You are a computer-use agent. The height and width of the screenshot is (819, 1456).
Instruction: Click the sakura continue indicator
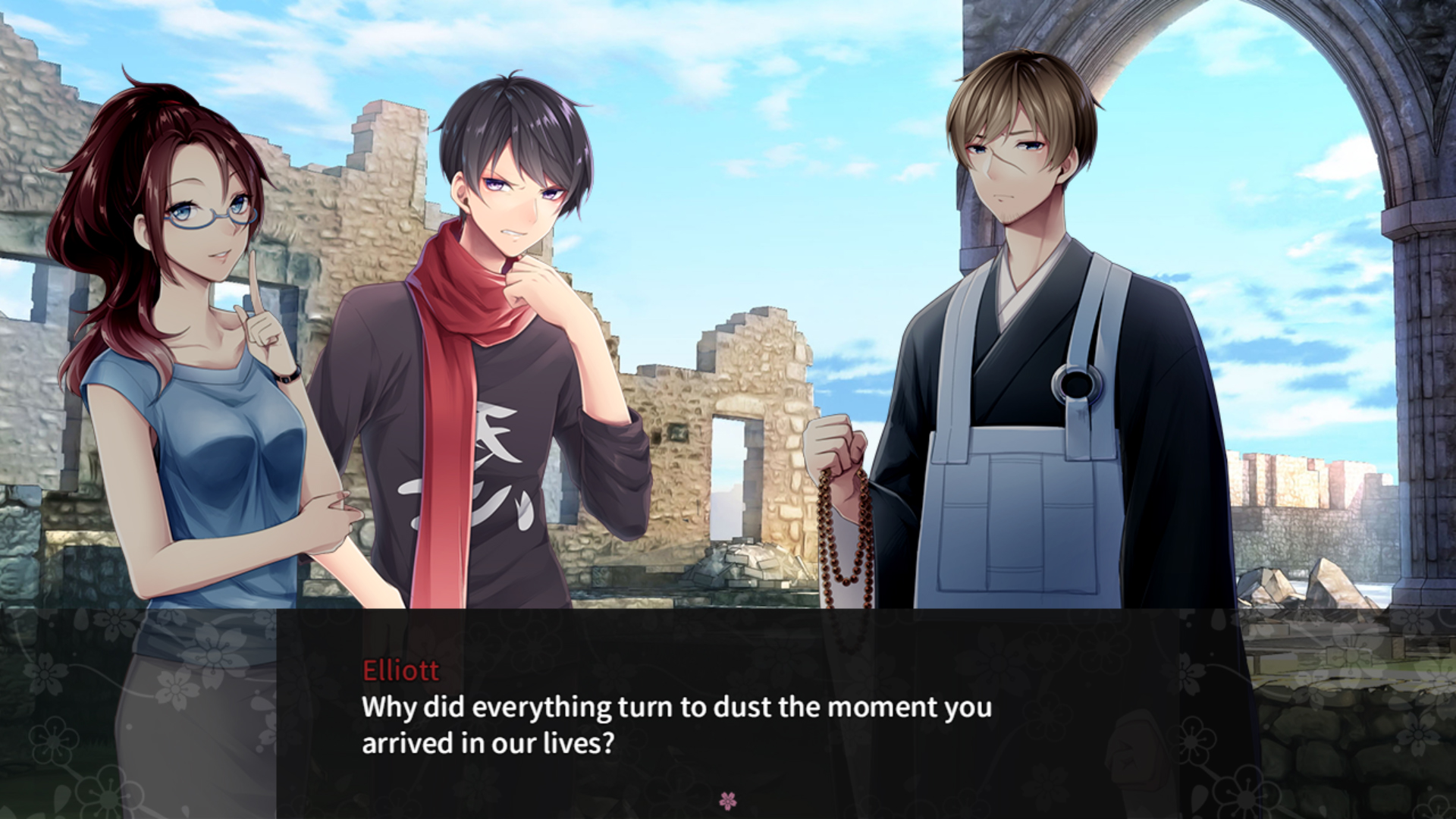point(729,802)
